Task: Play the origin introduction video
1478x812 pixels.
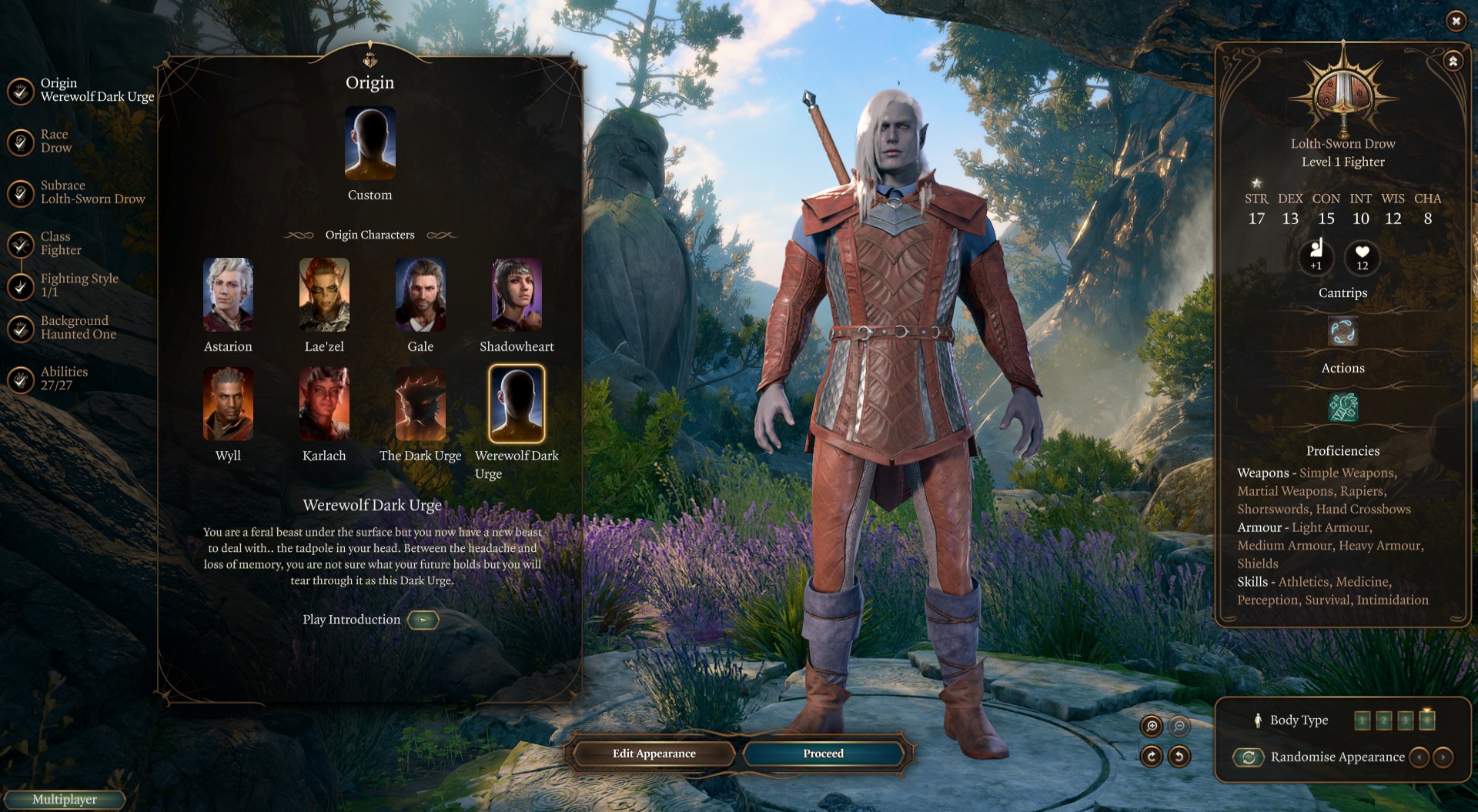Action: click(x=423, y=620)
